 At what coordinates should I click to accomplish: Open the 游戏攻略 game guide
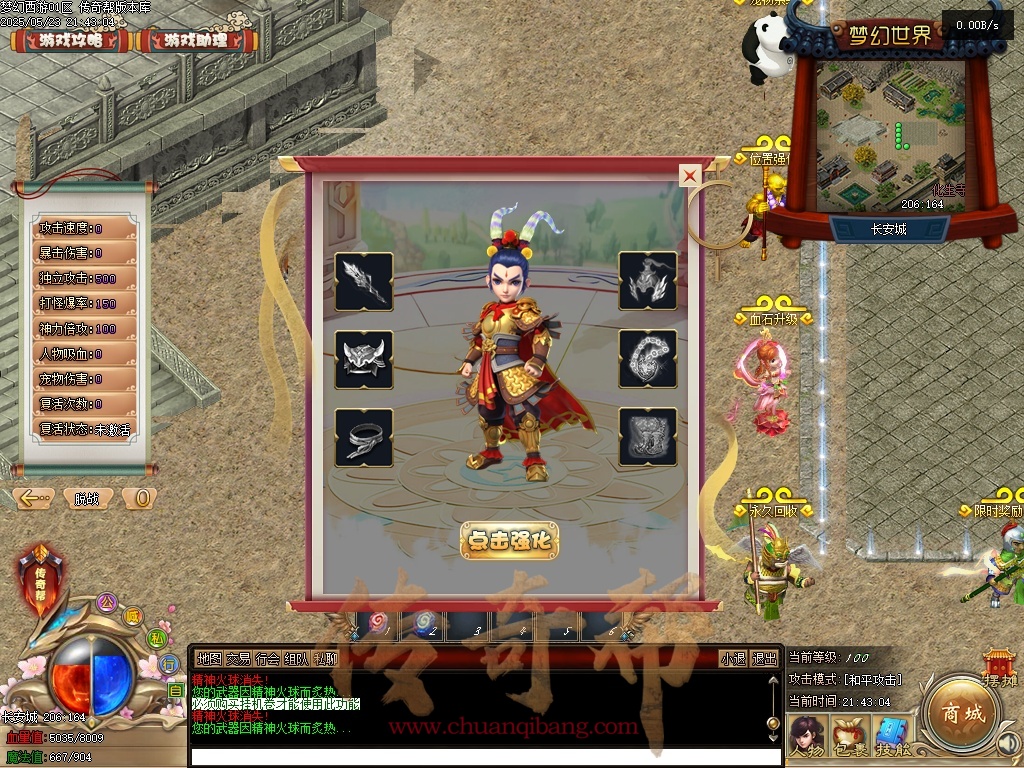[70, 41]
